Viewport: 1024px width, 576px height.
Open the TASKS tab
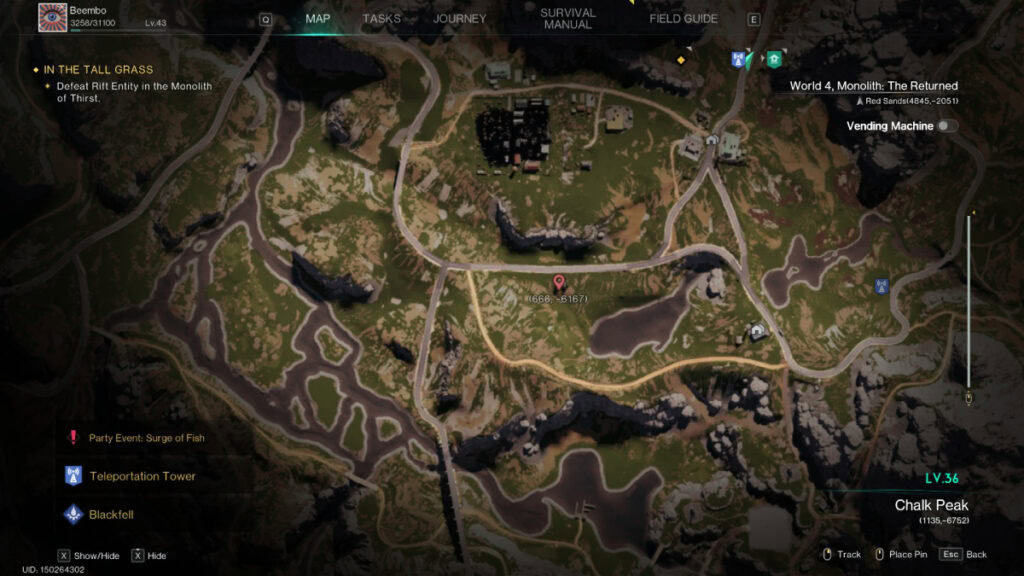[x=381, y=18]
